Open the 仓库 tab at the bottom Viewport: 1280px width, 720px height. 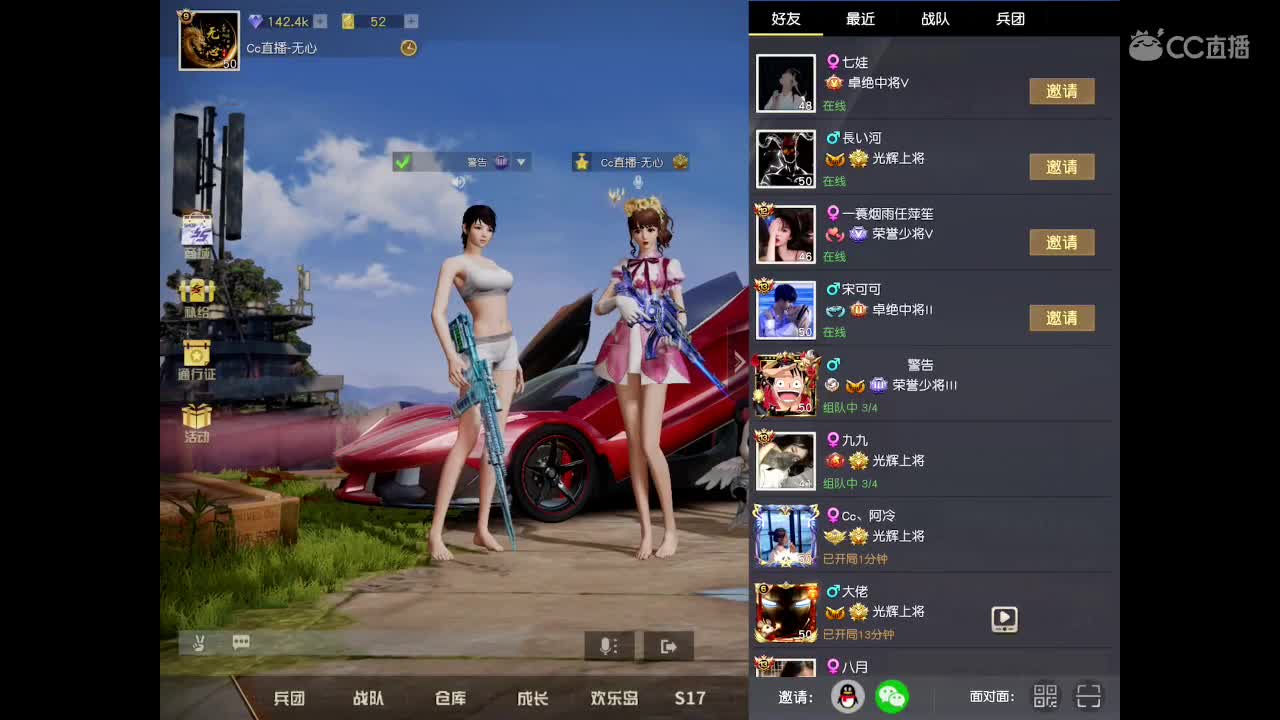click(450, 699)
